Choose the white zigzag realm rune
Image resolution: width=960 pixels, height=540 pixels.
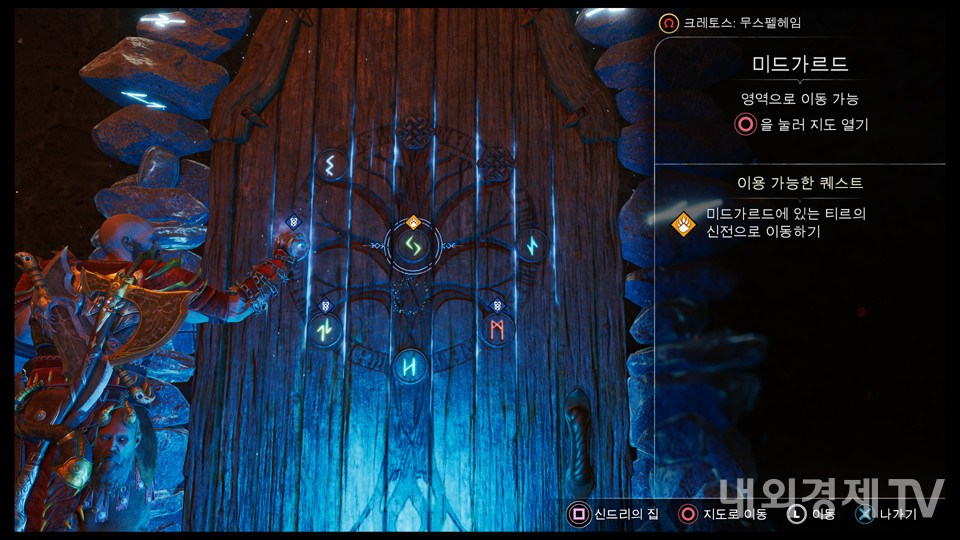(330, 165)
